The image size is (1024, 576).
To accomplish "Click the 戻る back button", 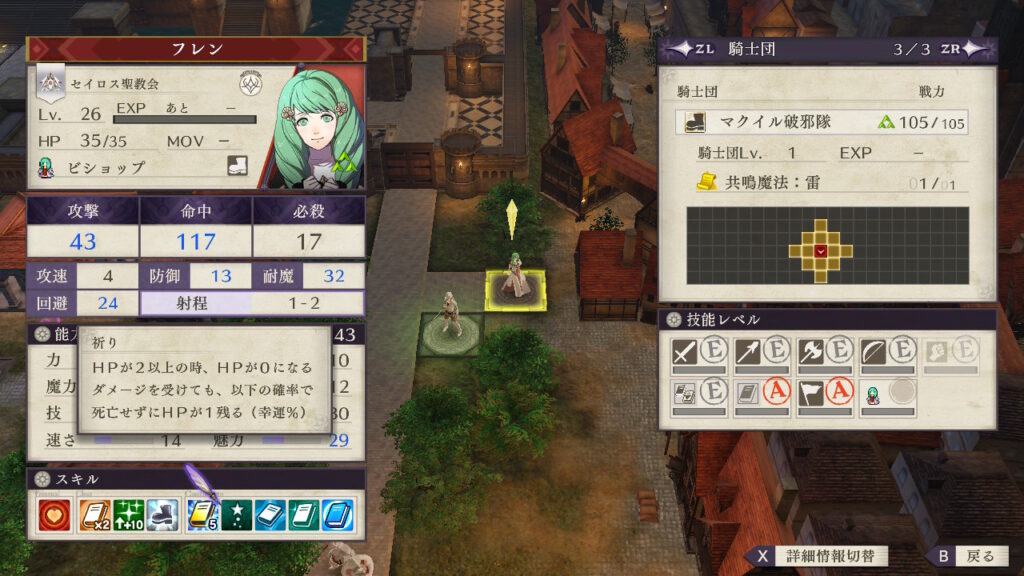I will coord(970,556).
